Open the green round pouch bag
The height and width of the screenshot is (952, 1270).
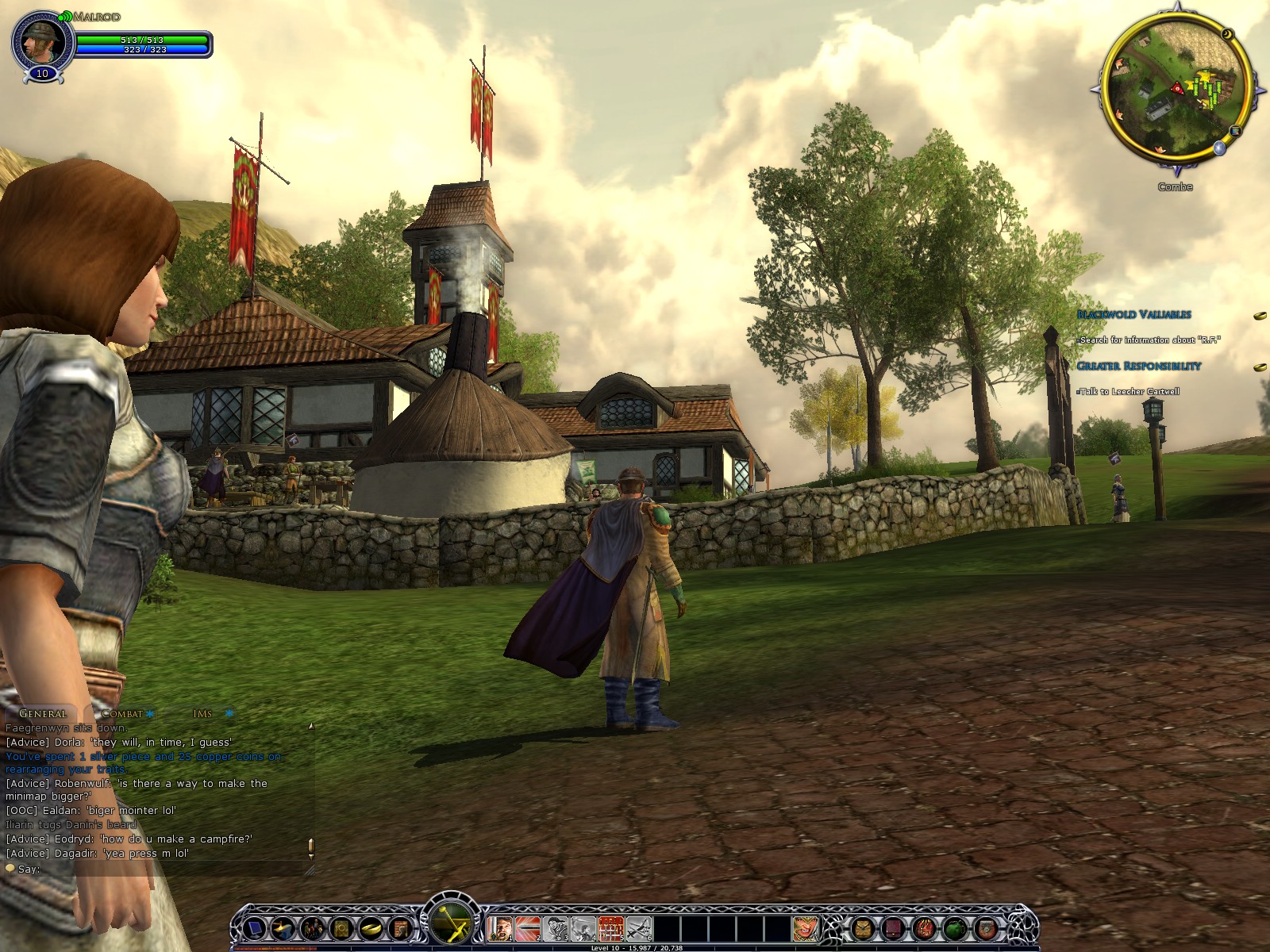[x=955, y=927]
